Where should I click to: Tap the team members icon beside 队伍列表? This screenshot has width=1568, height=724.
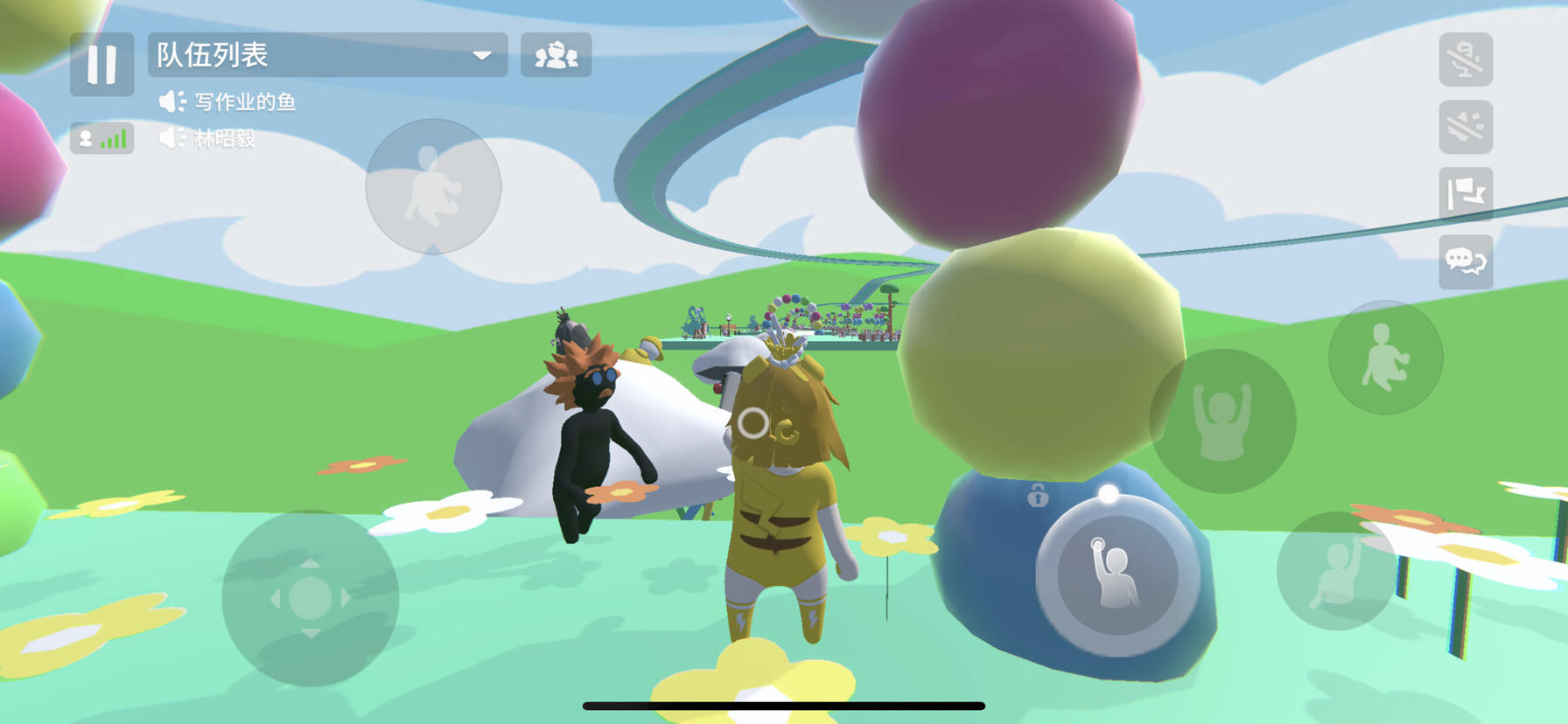(557, 56)
